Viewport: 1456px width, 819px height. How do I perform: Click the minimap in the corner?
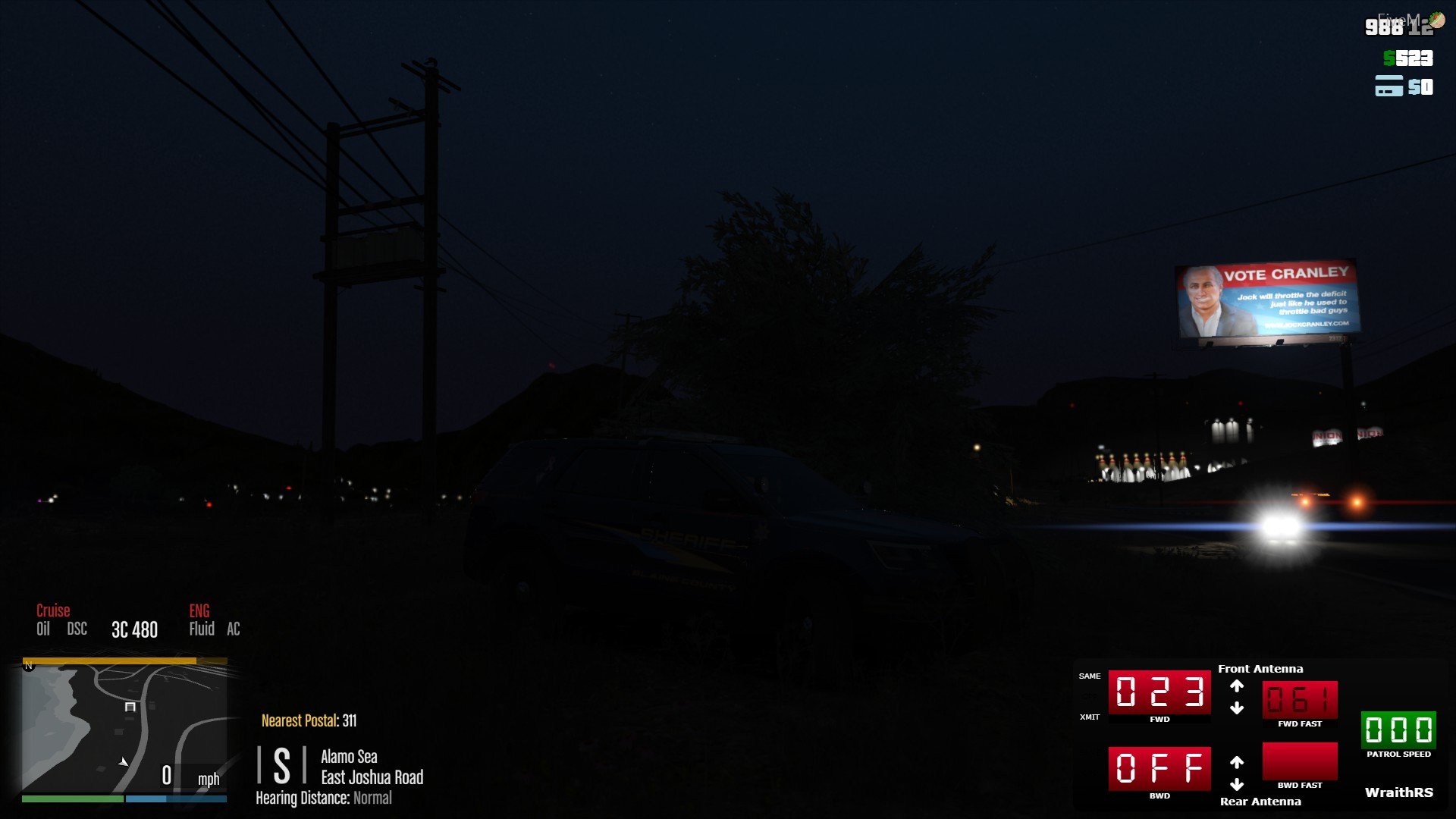[124, 728]
